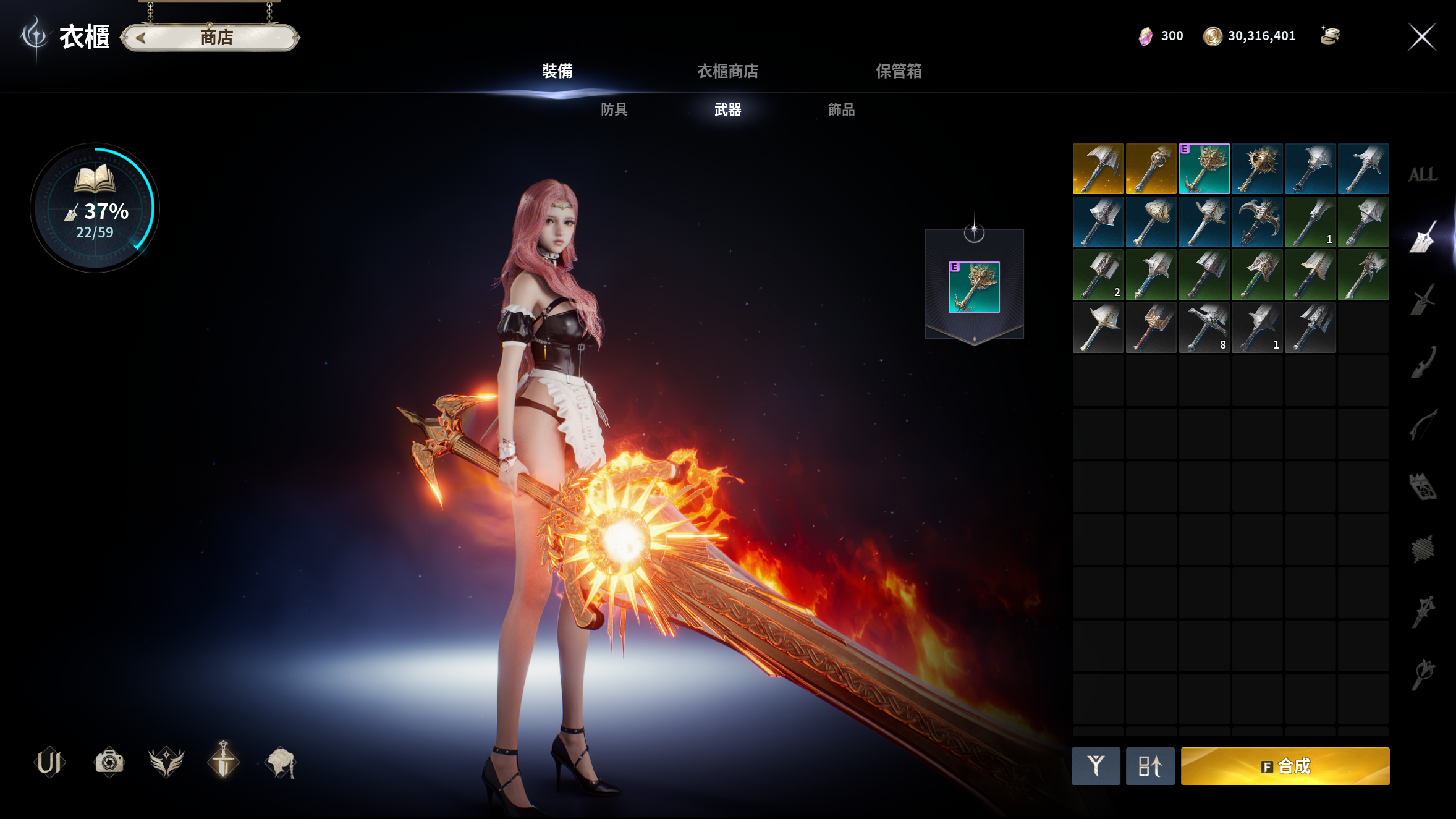This screenshot has width=1456, height=819.
Task: Pick the gray axe with count 8
Action: pyautogui.click(x=1204, y=328)
